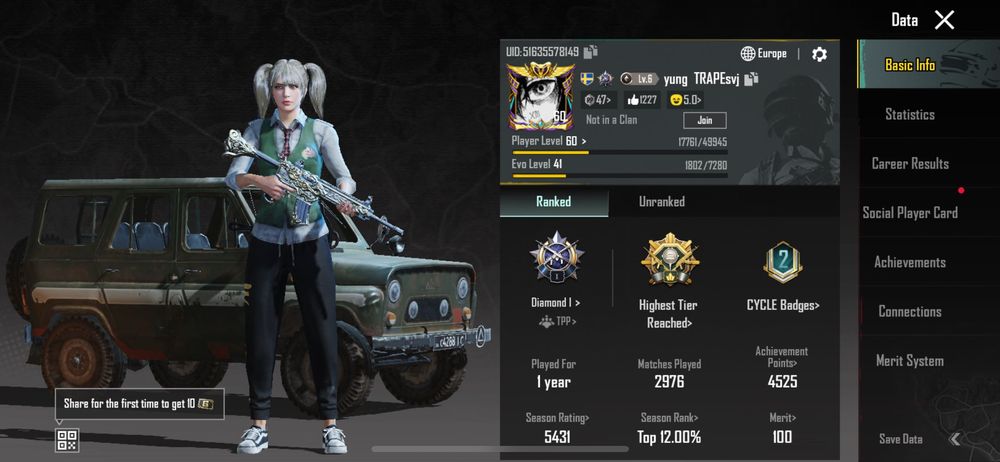The width and height of the screenshot is (1000, 462).
Task: Open the Statistics section
Action: [910, 114]
